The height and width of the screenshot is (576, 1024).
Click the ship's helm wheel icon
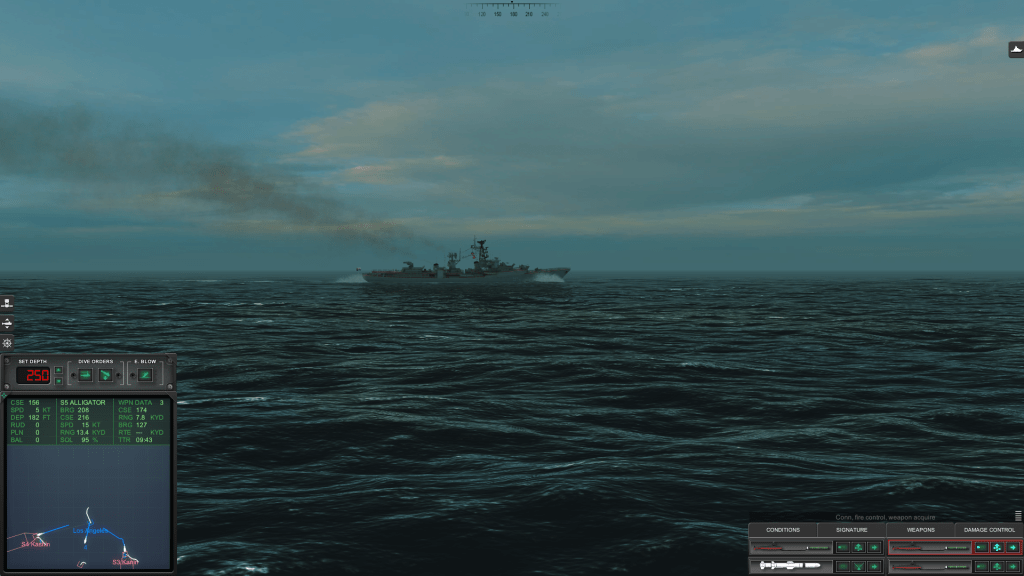7,343
